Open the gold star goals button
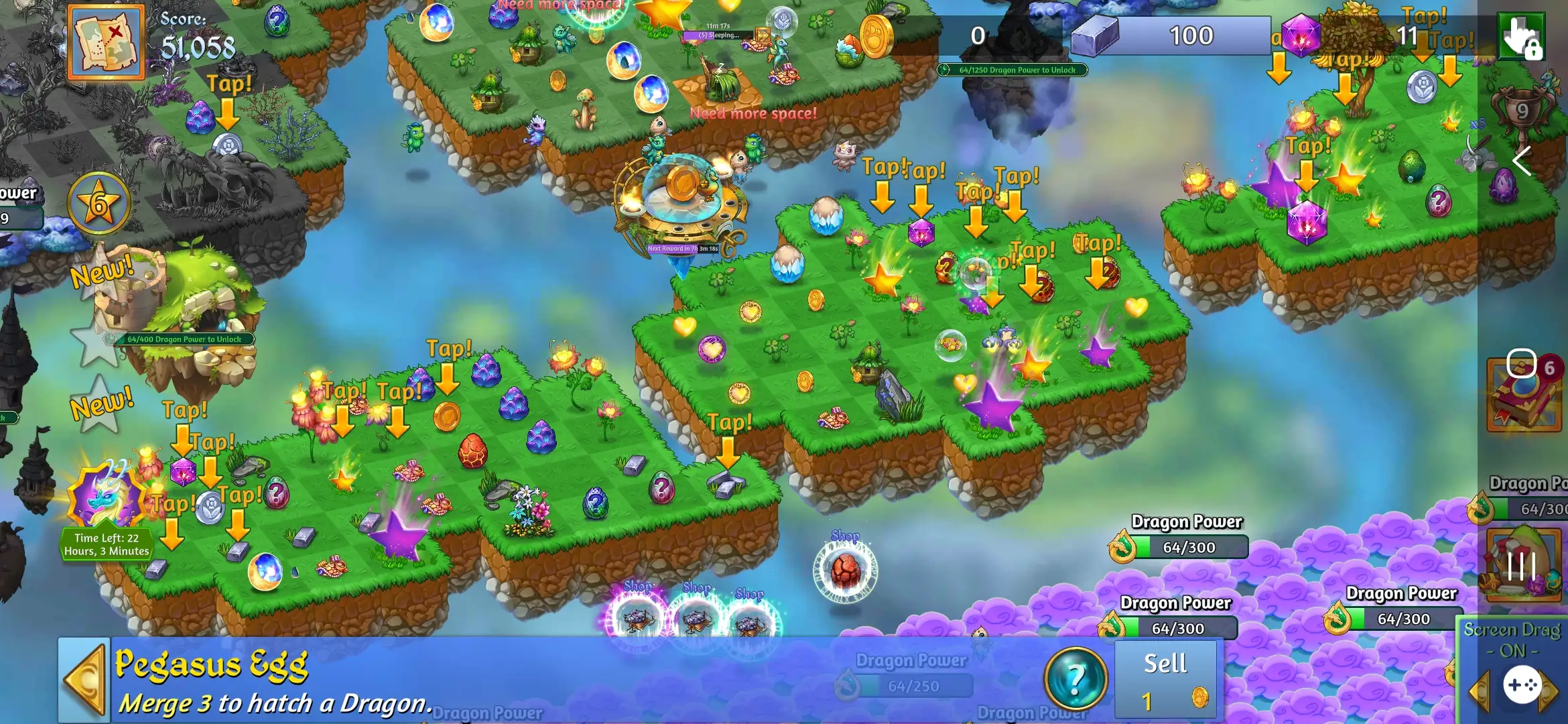 (x=99, y=202)
